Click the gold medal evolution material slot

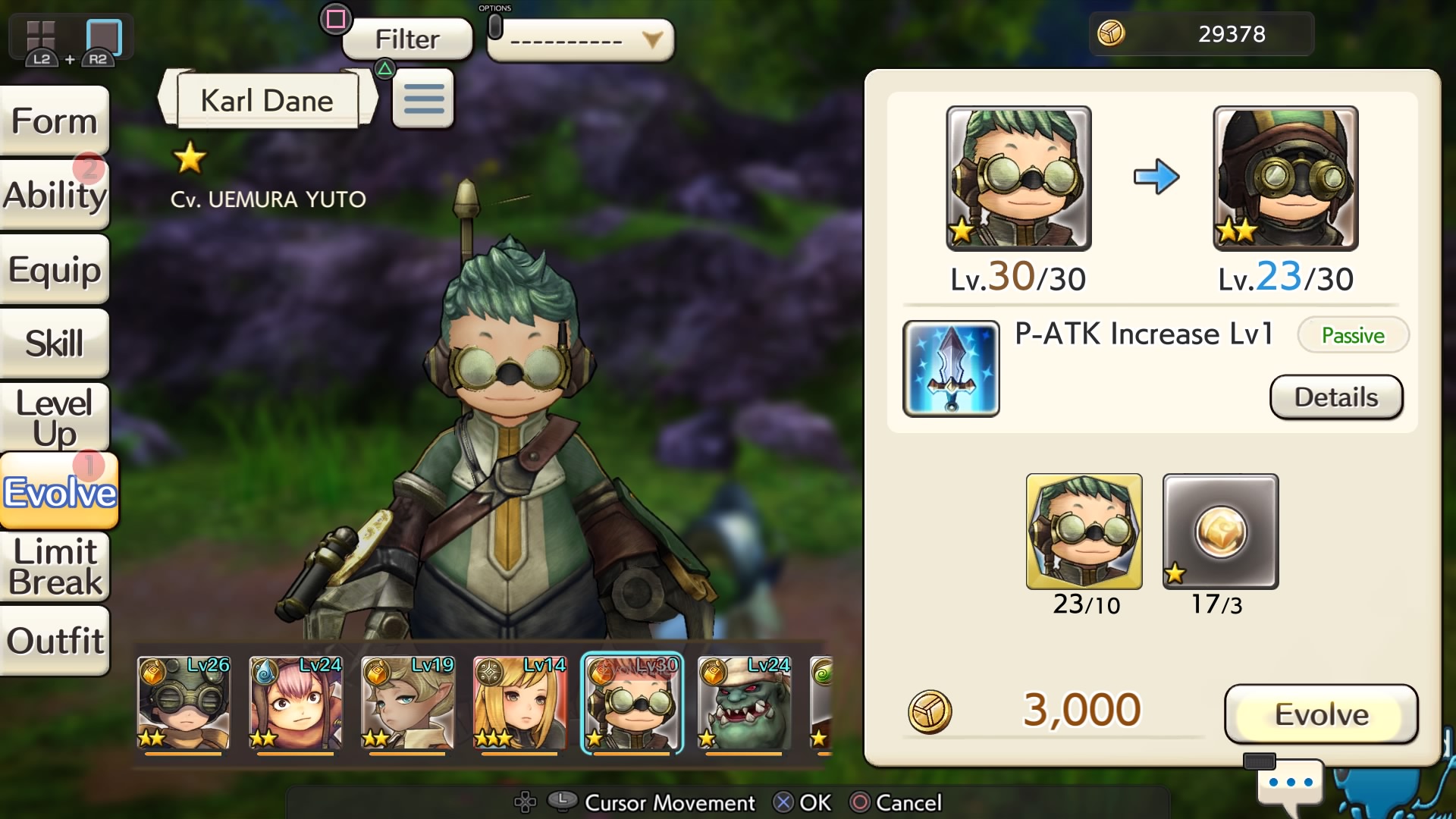[1220, 532]
